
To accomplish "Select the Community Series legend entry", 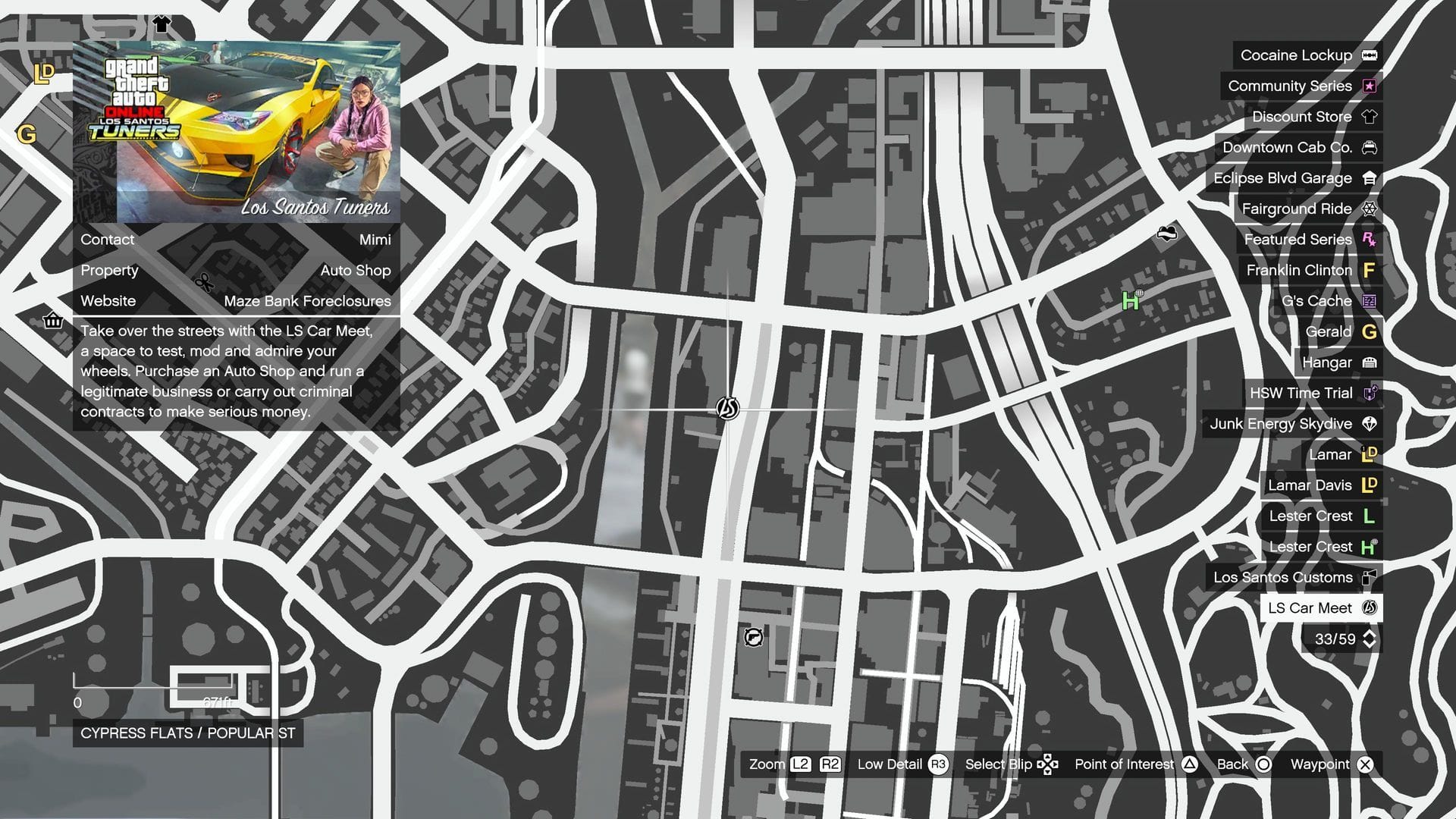I will [x=1369, y=86].
